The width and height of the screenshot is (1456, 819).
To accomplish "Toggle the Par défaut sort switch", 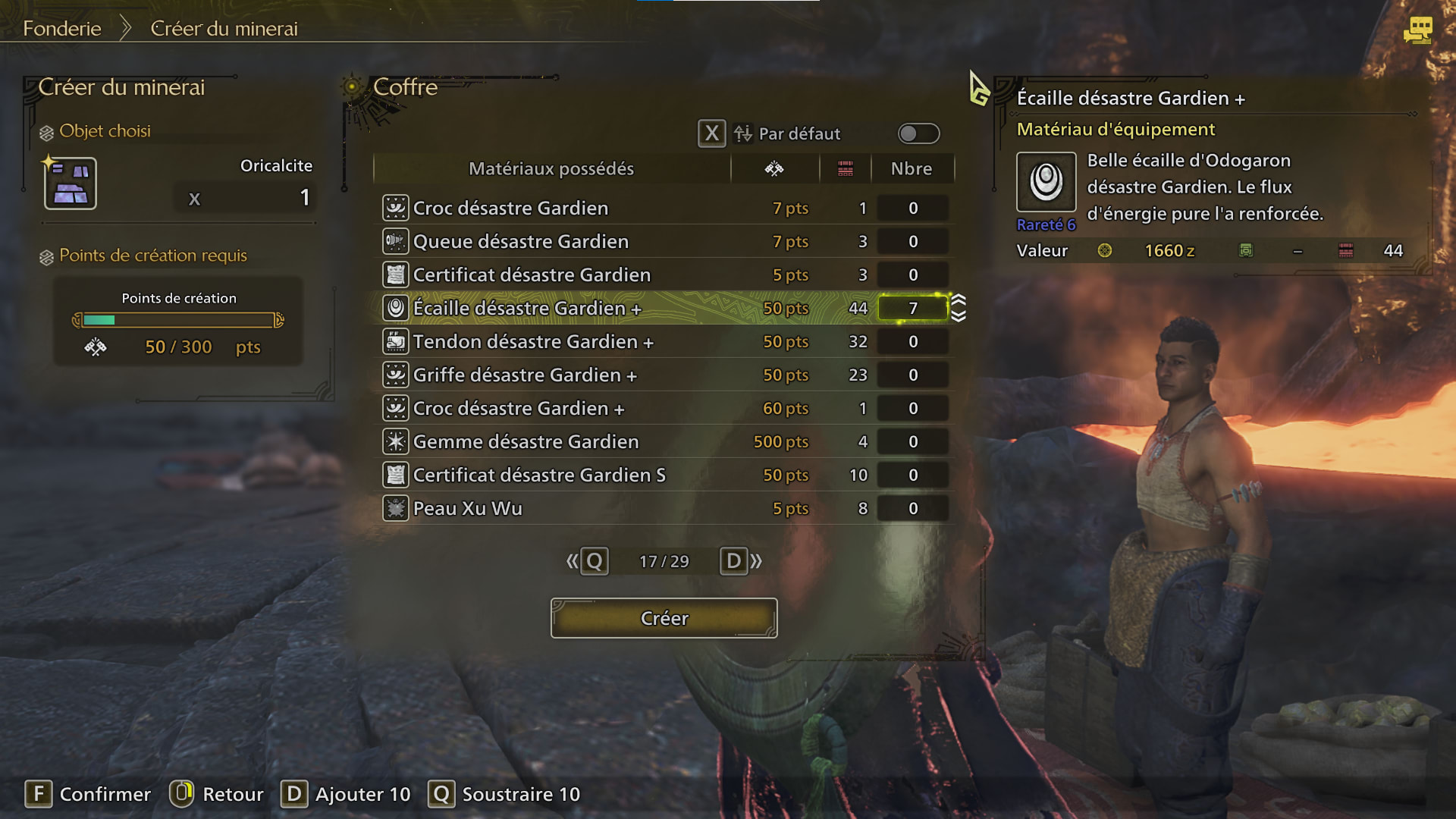I will point(918,134).
